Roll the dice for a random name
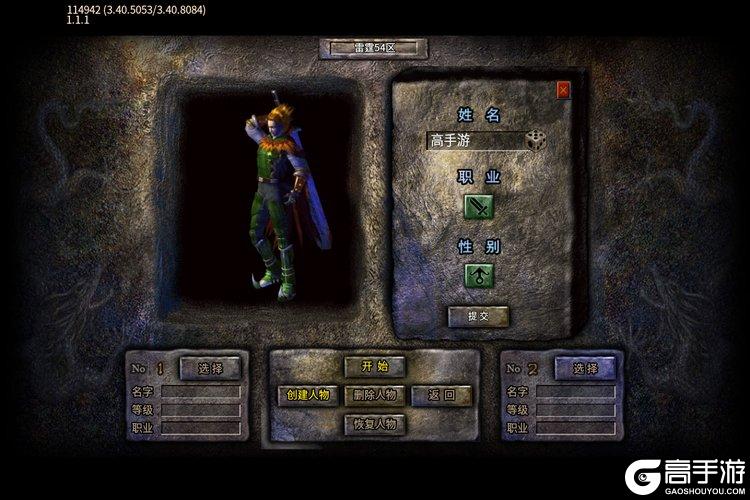750x500 pixels. (x=536, y=141)
